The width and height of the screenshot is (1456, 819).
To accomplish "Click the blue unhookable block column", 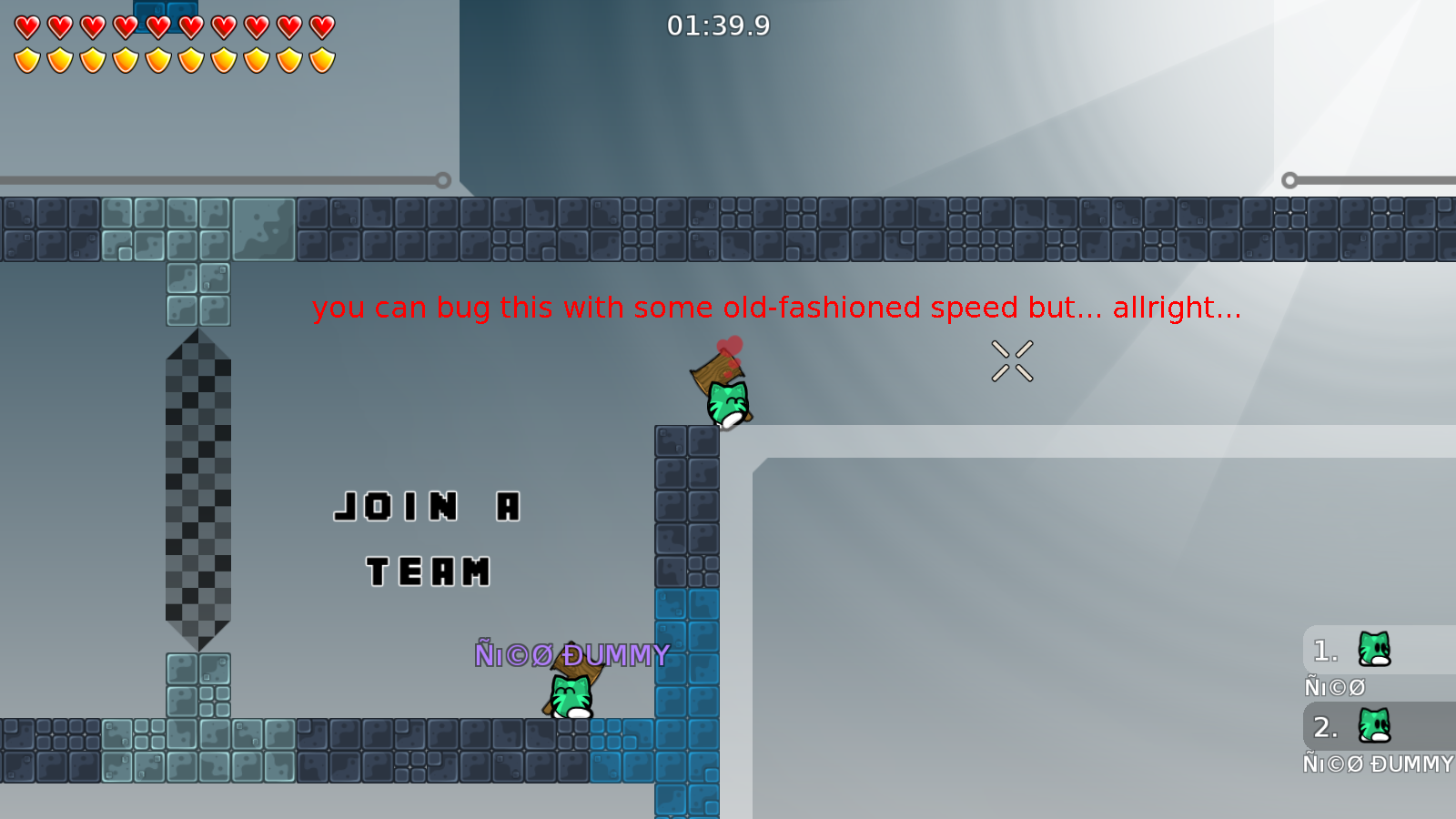I will [687, 701].
